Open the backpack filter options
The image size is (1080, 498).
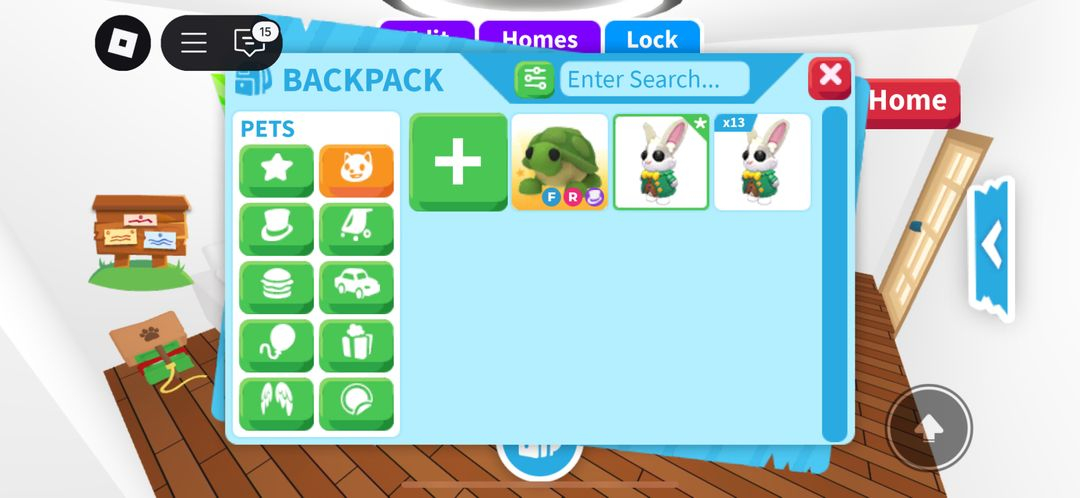tap(534, 79)
